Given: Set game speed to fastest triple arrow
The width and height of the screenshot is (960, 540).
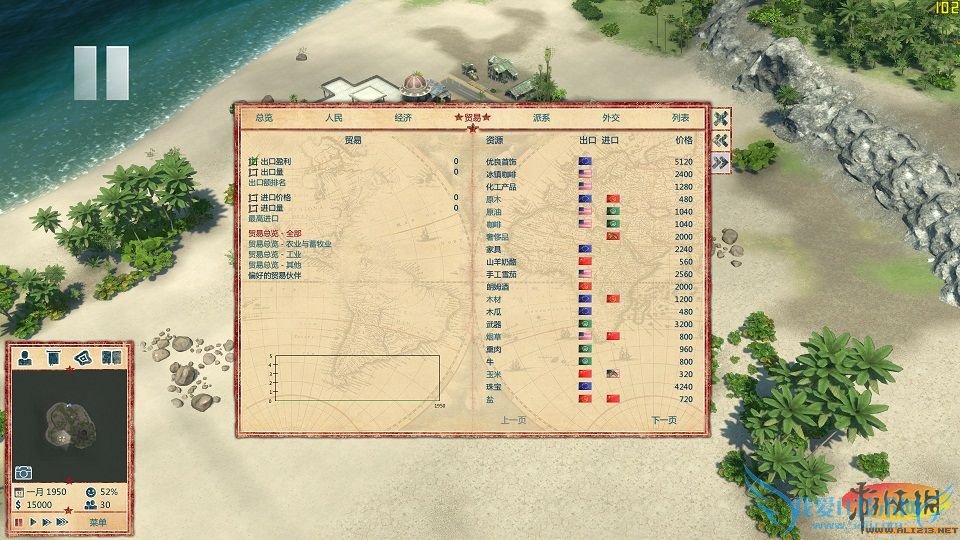Looking at the screenshot, I should coord(61,522).
